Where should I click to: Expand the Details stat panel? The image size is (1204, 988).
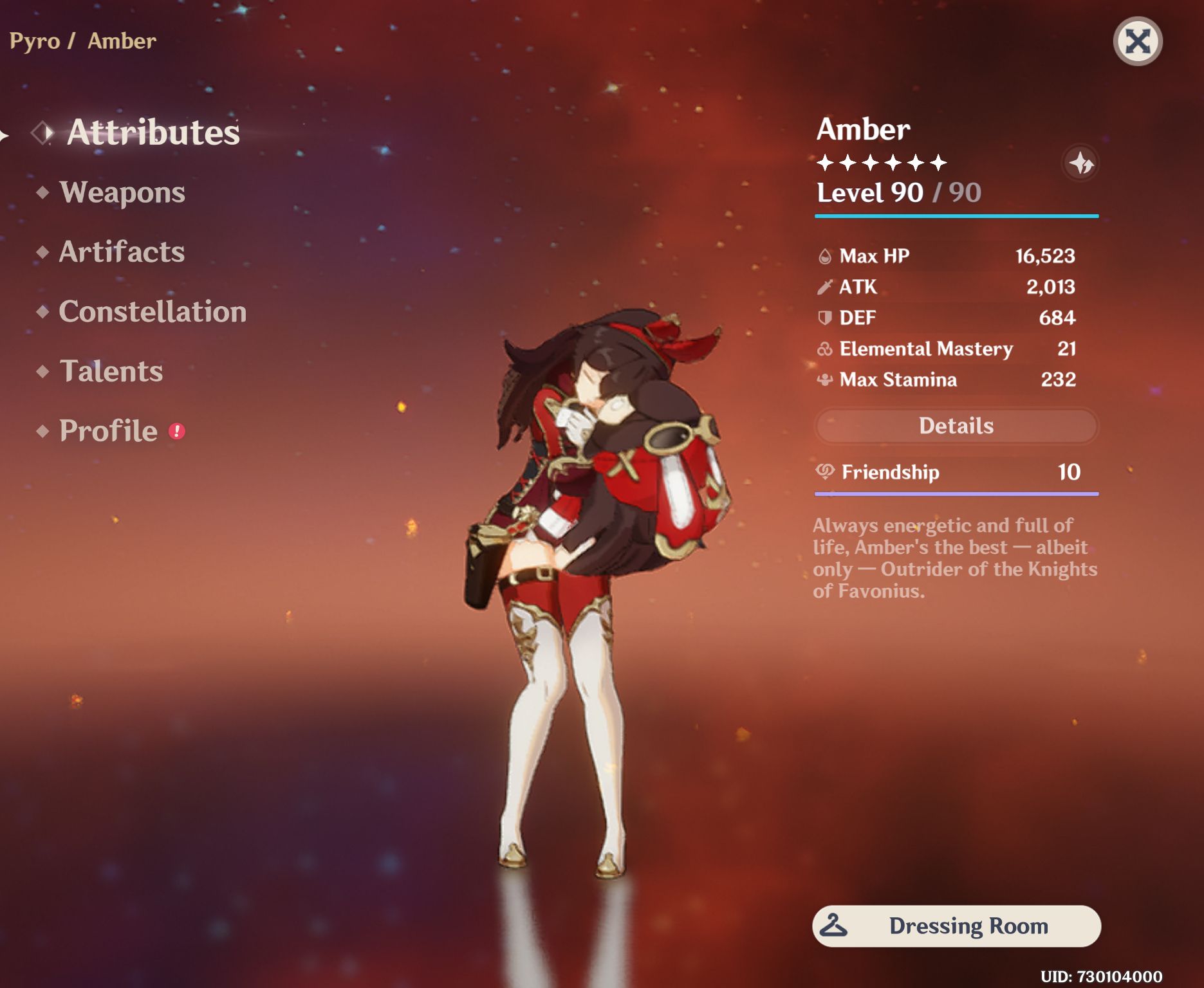coord(955,426)
